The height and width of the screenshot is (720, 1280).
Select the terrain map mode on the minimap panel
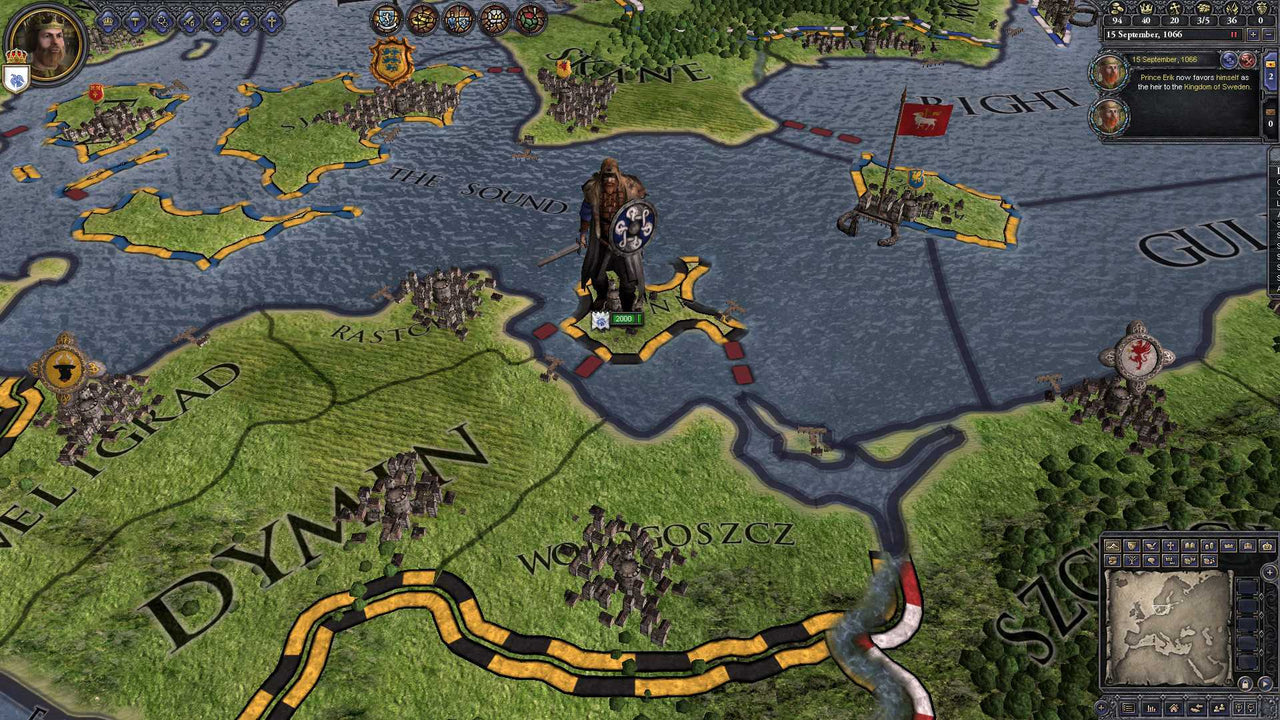(1112, 546)
